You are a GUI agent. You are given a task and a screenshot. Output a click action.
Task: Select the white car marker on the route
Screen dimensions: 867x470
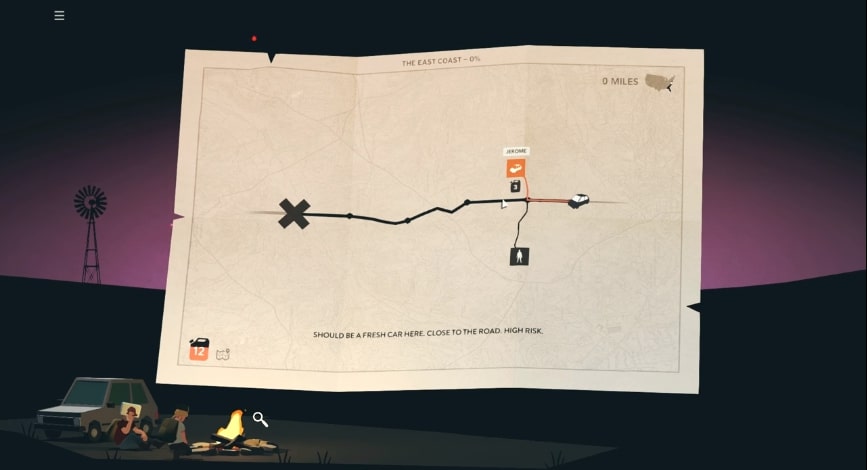pyautogui.click(x=578, y=200)
